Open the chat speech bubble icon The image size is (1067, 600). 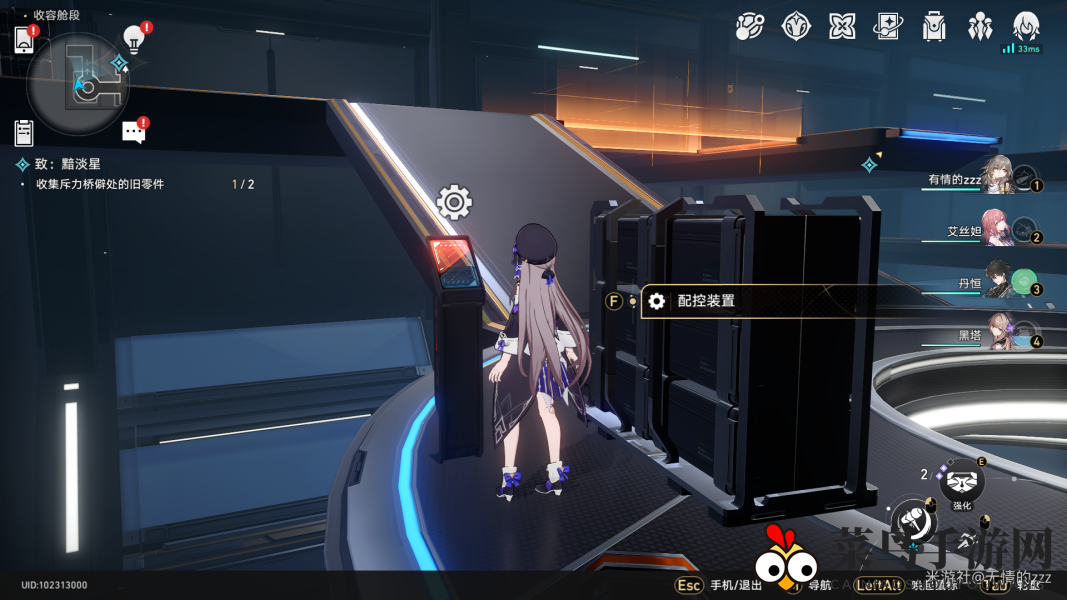click(133, 132)
